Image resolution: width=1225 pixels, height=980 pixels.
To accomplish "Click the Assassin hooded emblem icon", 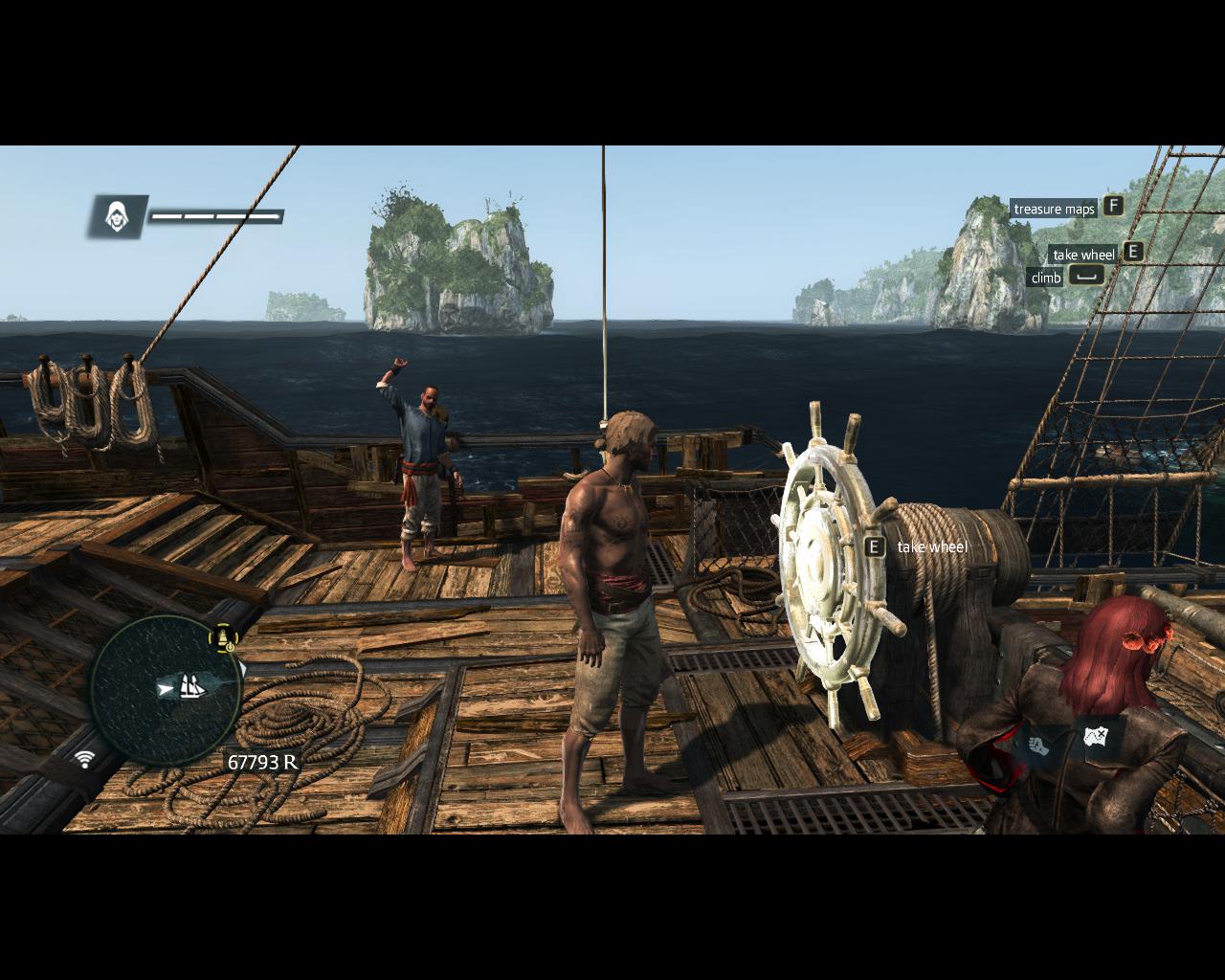I will click(x=118, y=216).
